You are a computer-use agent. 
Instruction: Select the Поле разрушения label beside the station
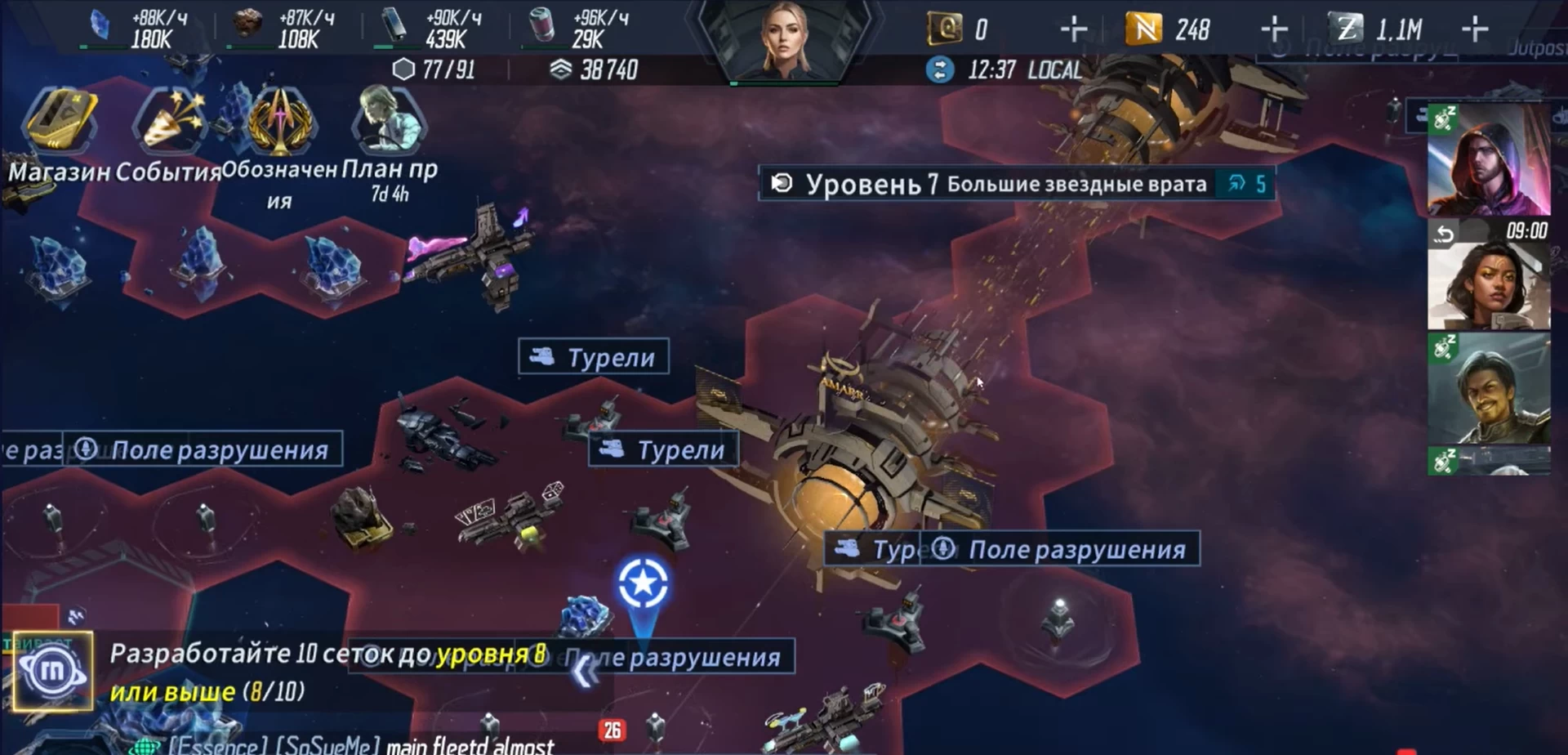[x=1075, y=549]
